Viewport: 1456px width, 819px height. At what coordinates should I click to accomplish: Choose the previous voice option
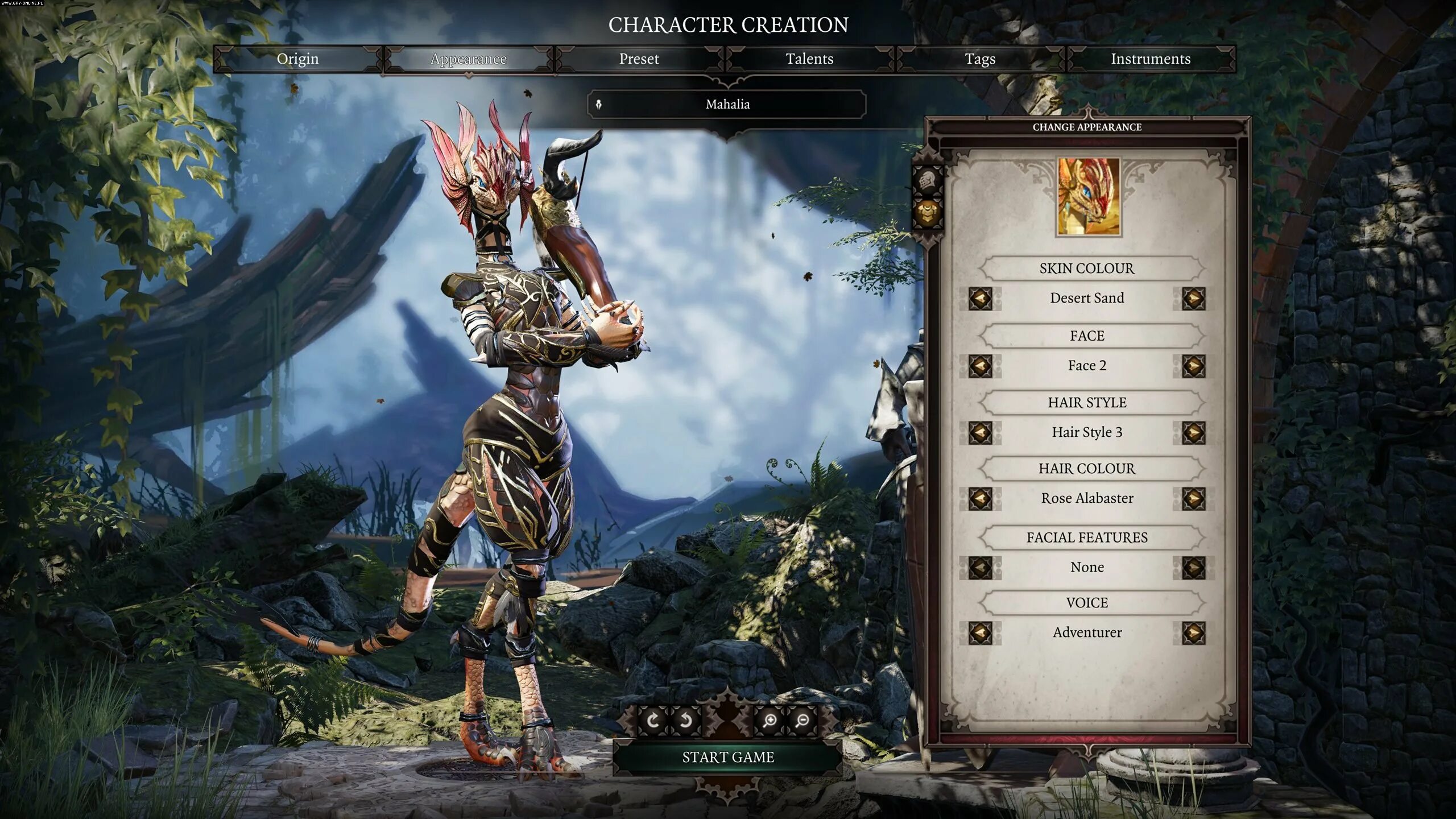point(980,632)
